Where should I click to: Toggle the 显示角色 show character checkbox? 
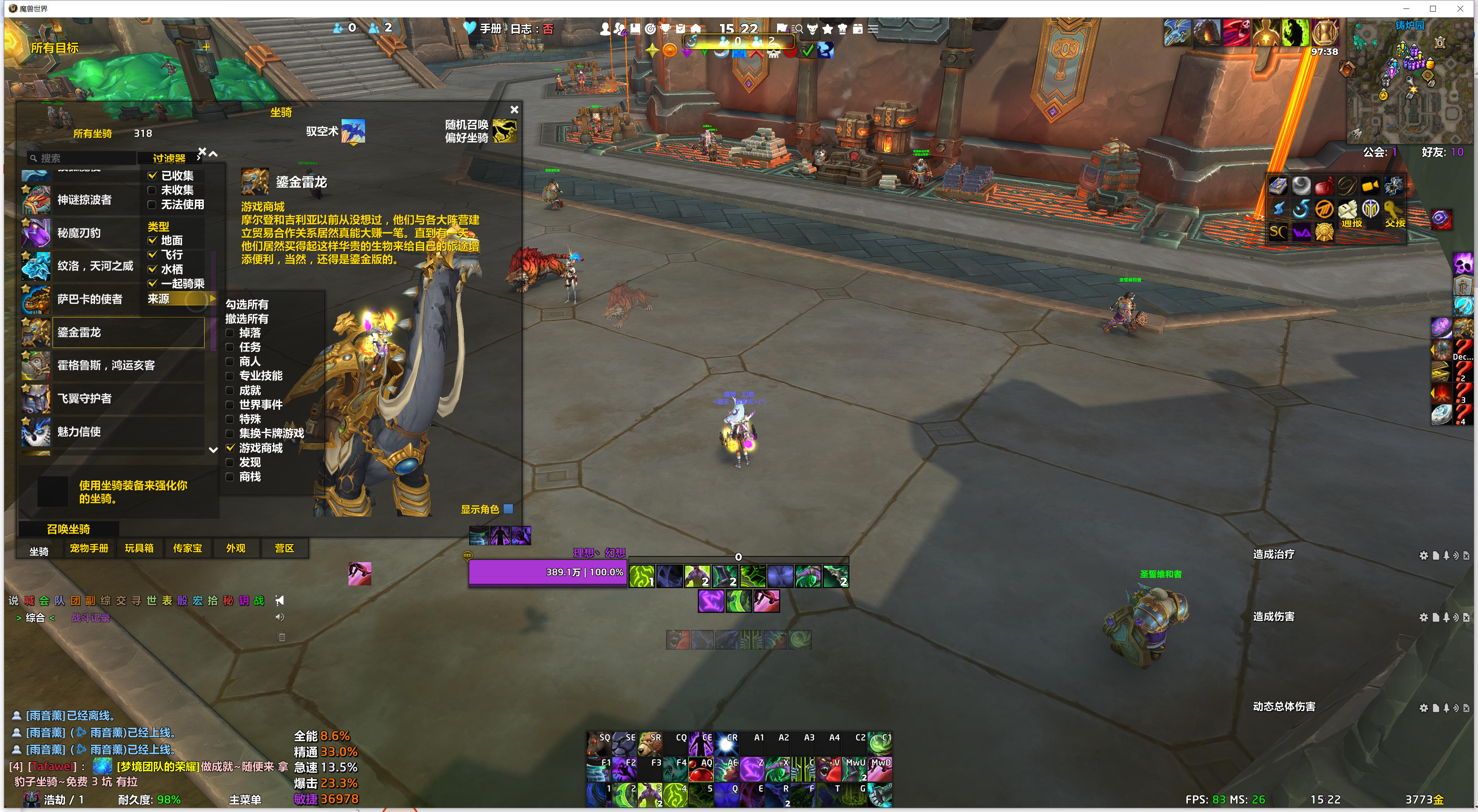pyautogui.click(x=508, y=508)
